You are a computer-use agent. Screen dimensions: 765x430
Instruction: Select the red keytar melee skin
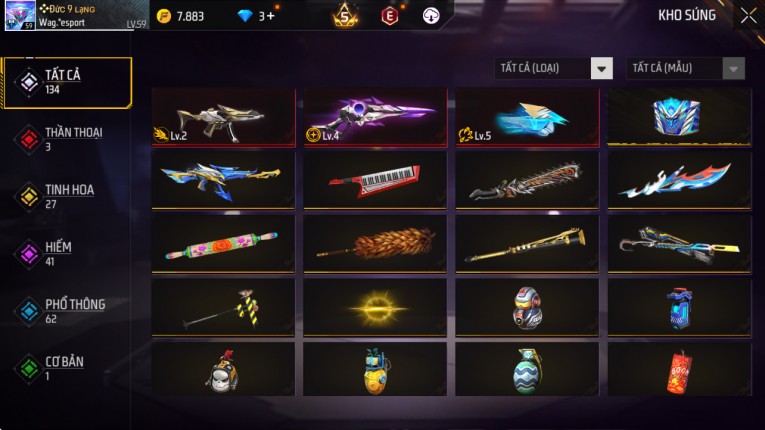375,180
